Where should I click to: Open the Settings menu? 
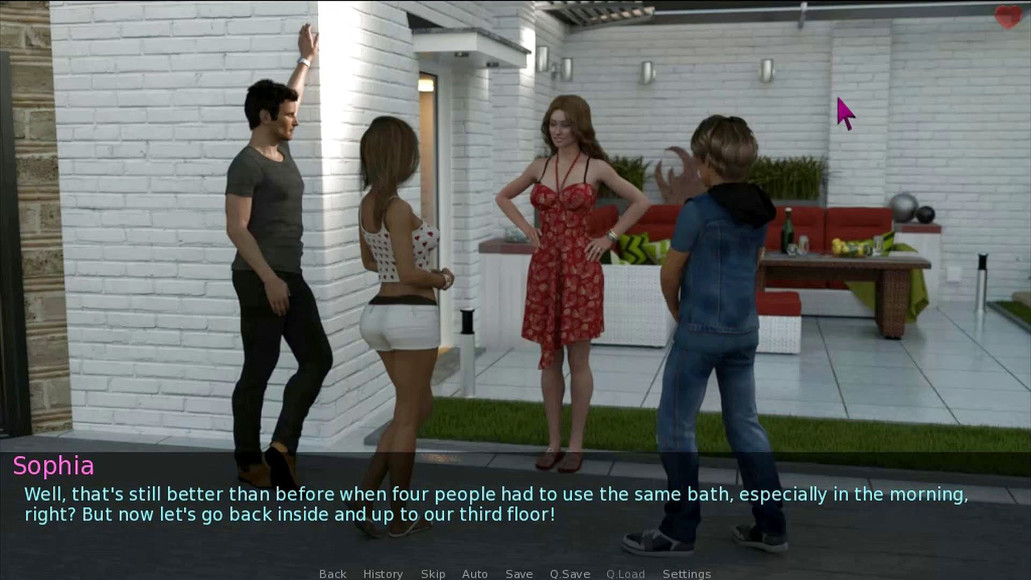pyautogui.click(x=686, y=574)
